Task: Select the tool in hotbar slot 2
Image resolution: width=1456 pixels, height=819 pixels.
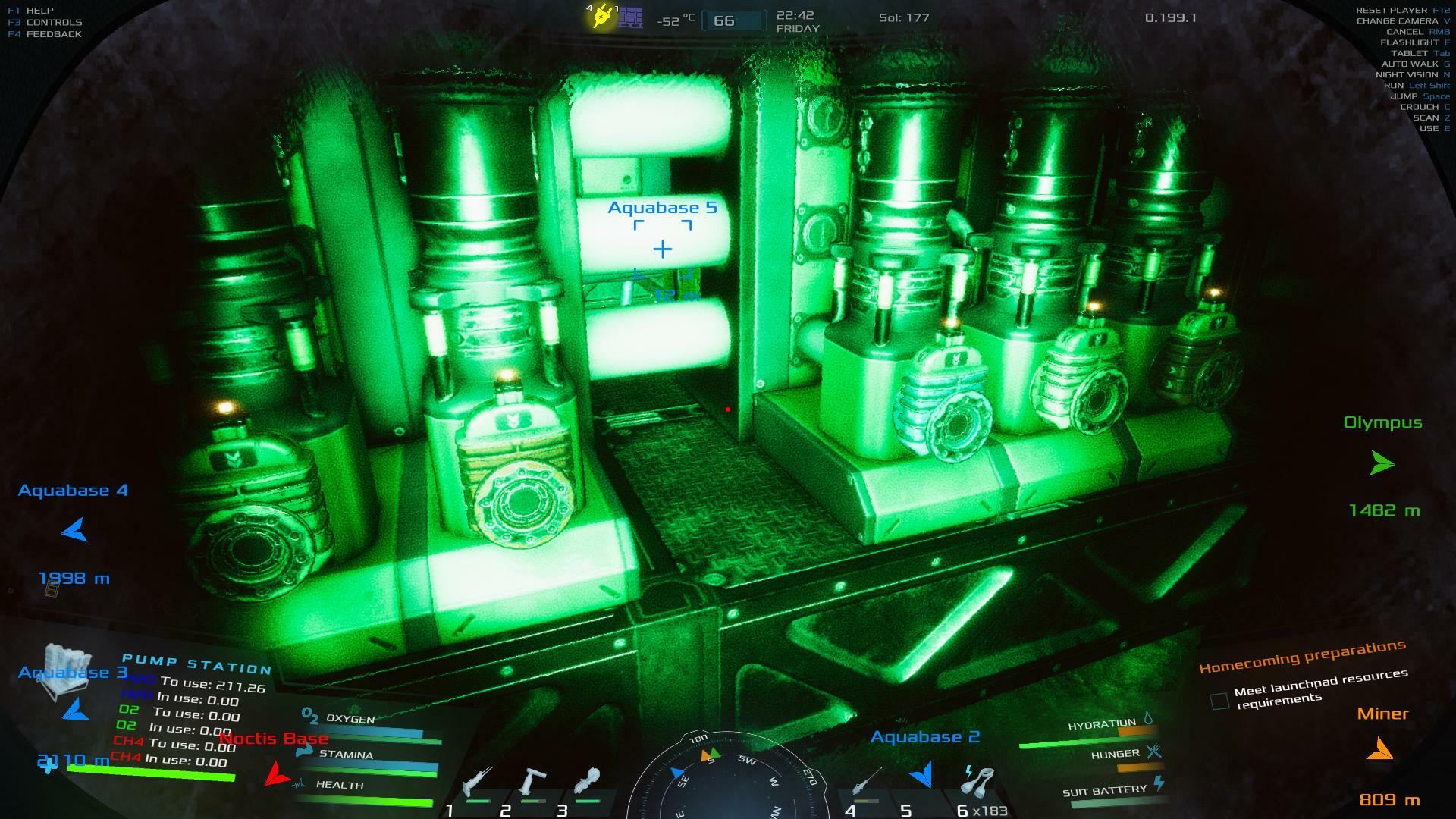Action: pos(533,783)
